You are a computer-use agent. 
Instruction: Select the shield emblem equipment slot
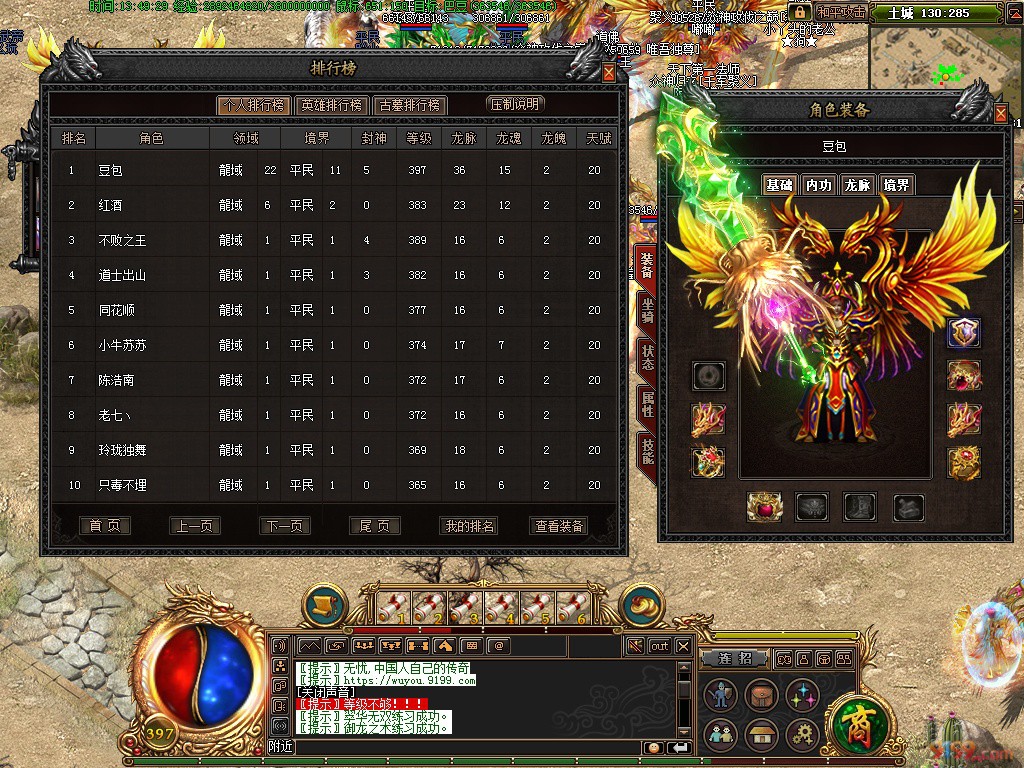coord(964,333)
